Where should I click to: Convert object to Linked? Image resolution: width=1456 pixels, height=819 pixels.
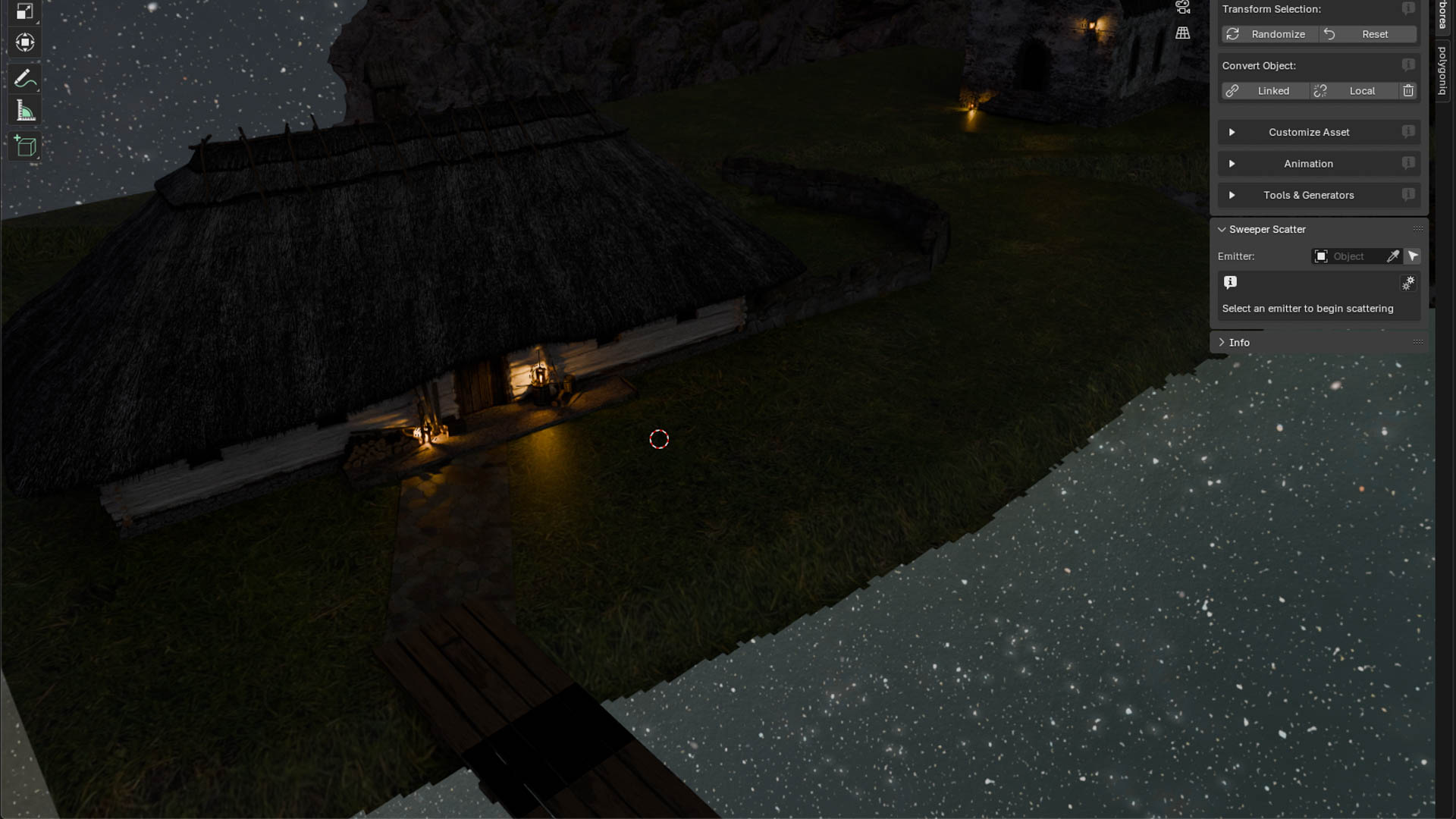point(1265,91)
